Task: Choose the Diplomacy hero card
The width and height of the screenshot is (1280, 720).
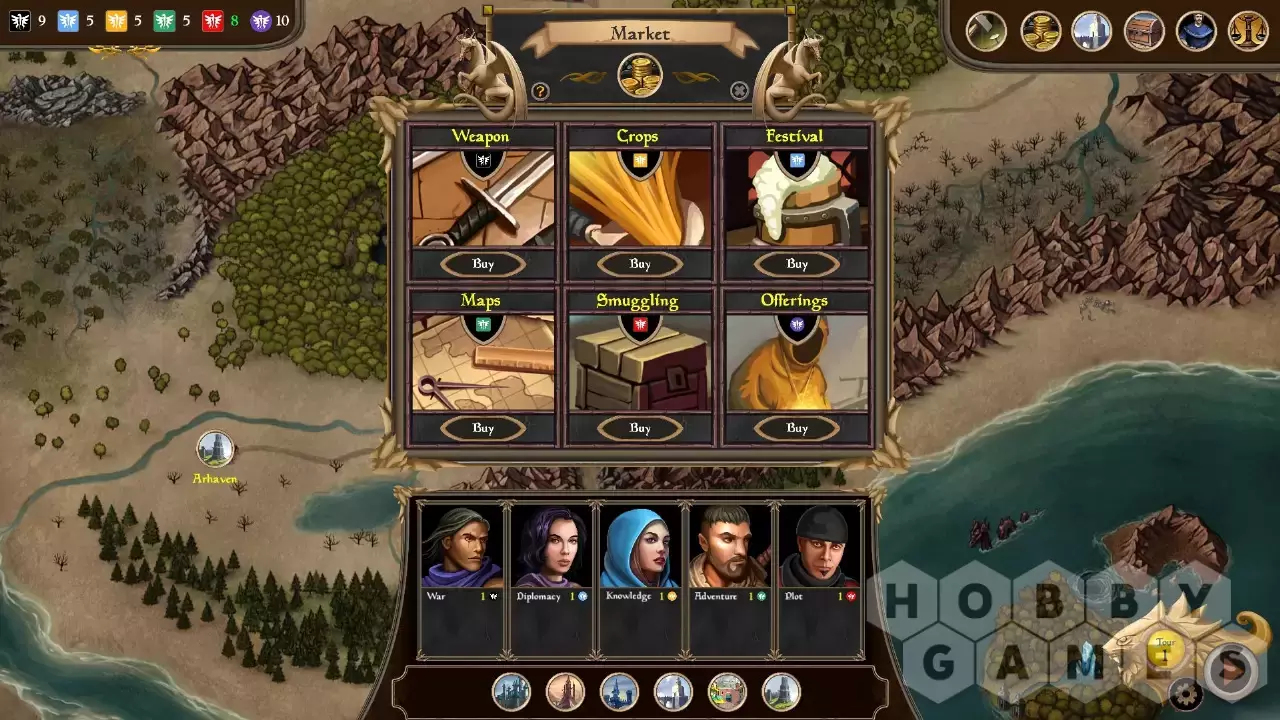Action: pyautogui.click(x=551, y=580)
